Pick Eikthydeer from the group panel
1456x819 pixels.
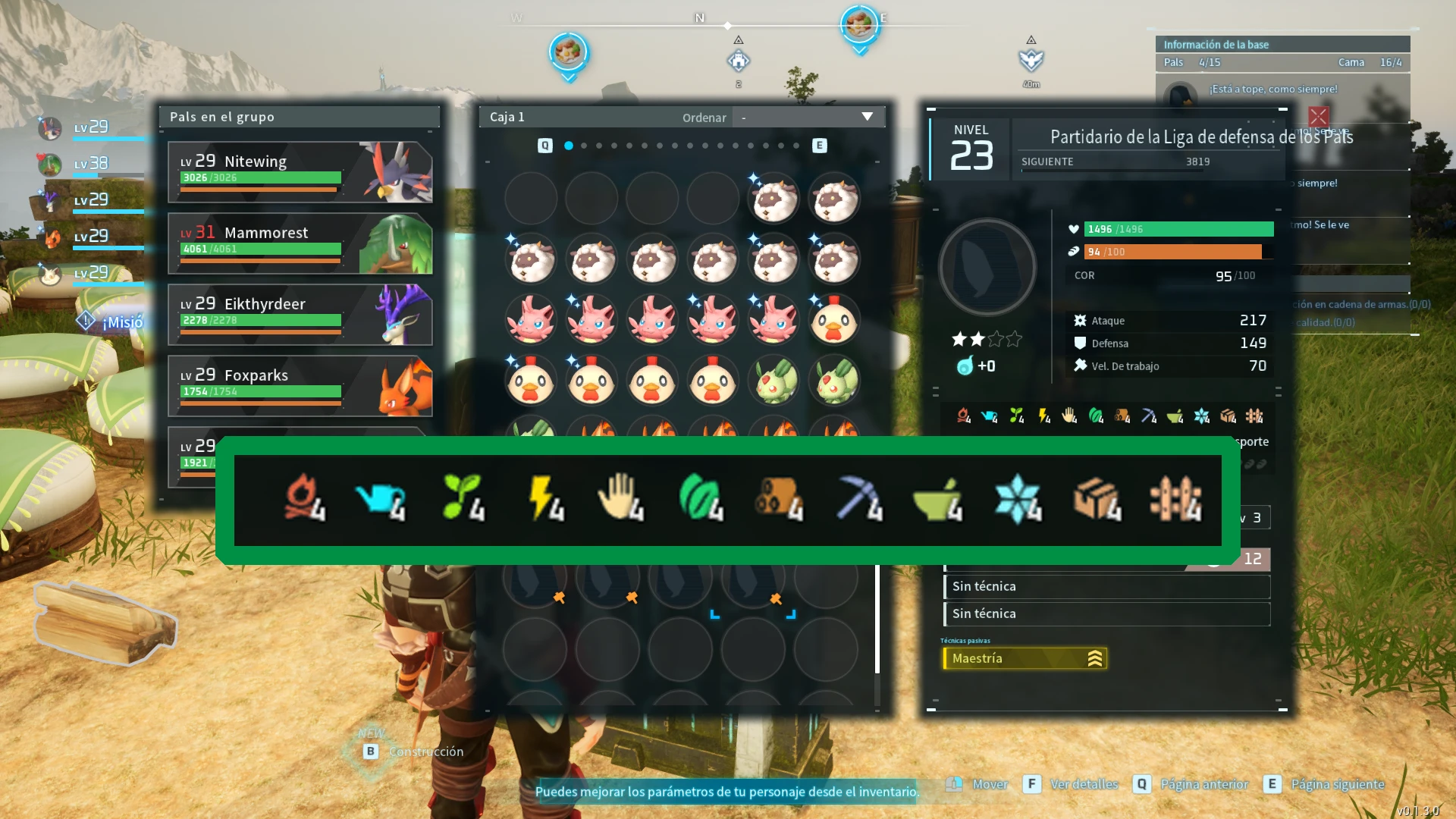click(300, 315)
